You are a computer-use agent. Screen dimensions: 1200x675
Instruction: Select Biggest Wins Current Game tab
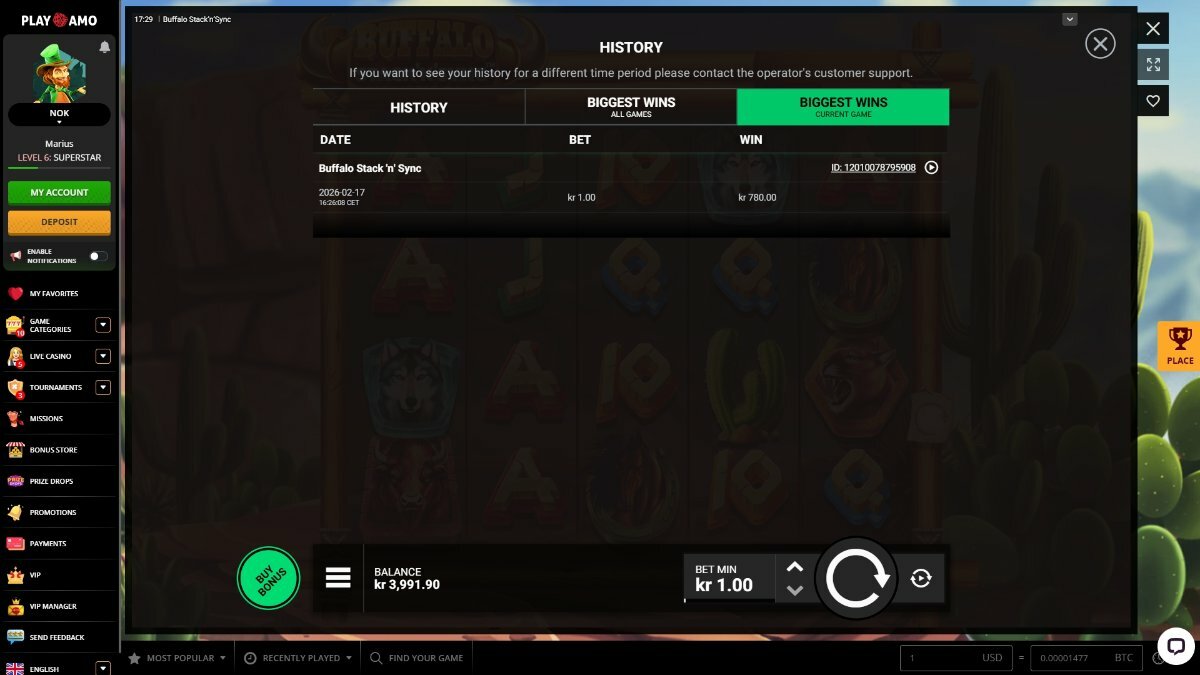pyautogui.click(x=843, y=107)
